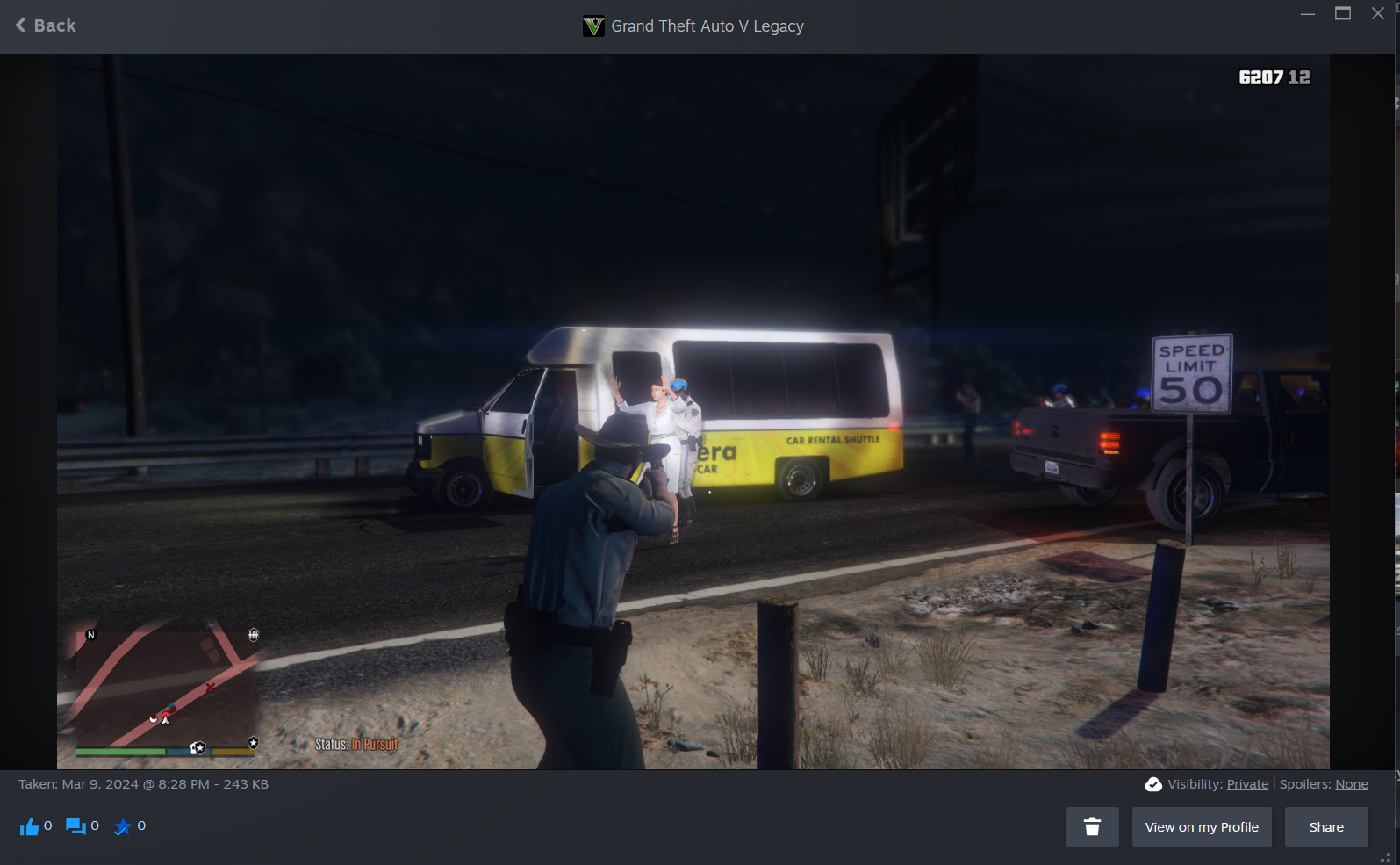Give the screenshot a thumbs up
The image size is (1400, 865).
30,826
